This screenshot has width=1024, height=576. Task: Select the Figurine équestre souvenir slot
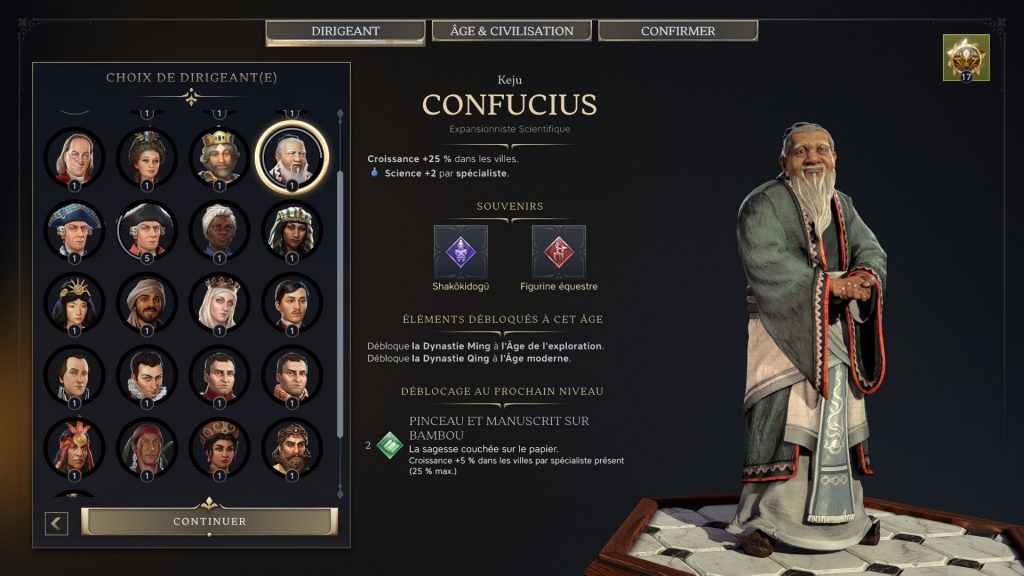(559, 252)
